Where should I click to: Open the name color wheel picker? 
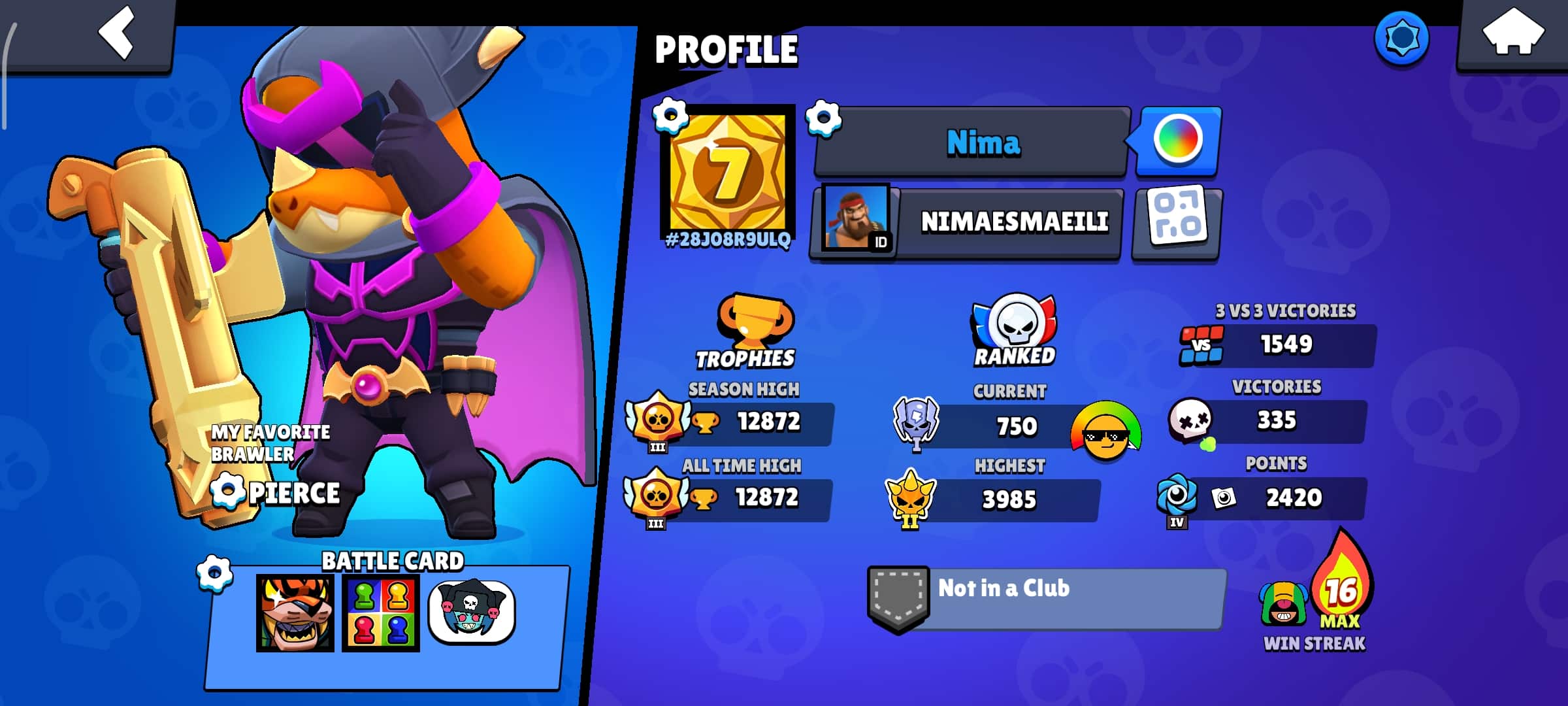pyautogui.click(x=1177, y=140)
